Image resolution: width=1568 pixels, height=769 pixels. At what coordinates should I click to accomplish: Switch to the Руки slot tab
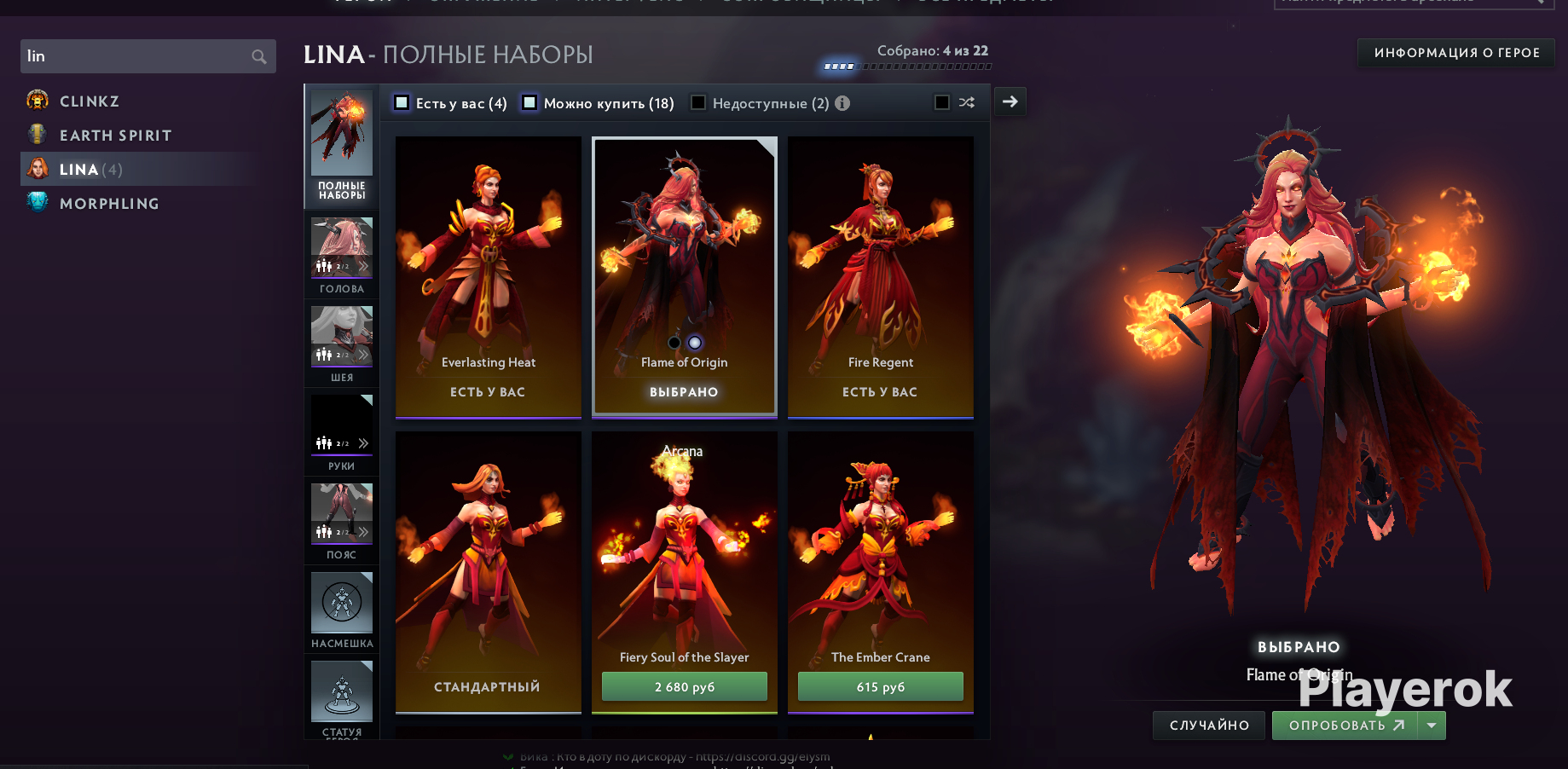pos(342,433)
